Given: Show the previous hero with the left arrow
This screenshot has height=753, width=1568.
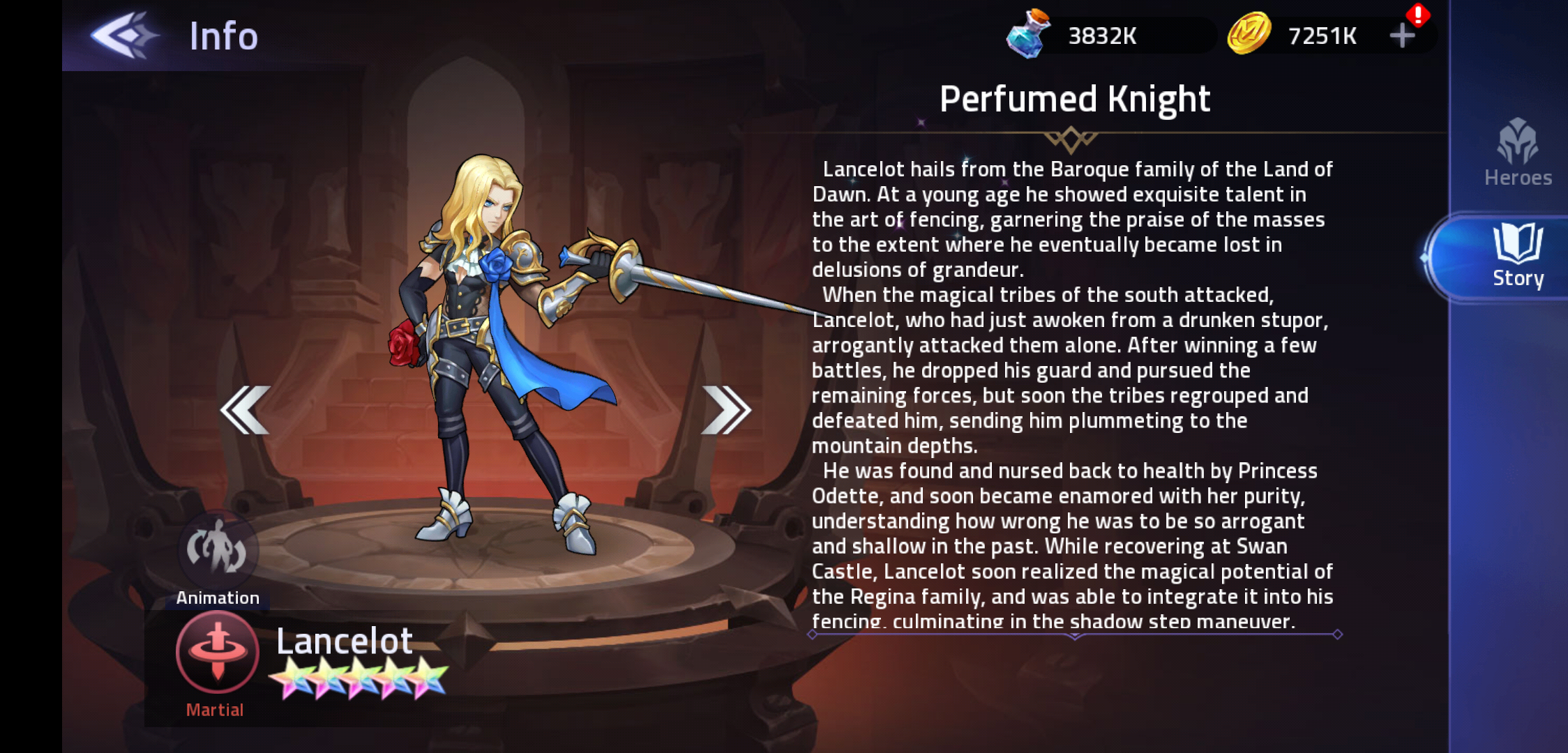Looking at the screenshot, I should tap(246, 410).
